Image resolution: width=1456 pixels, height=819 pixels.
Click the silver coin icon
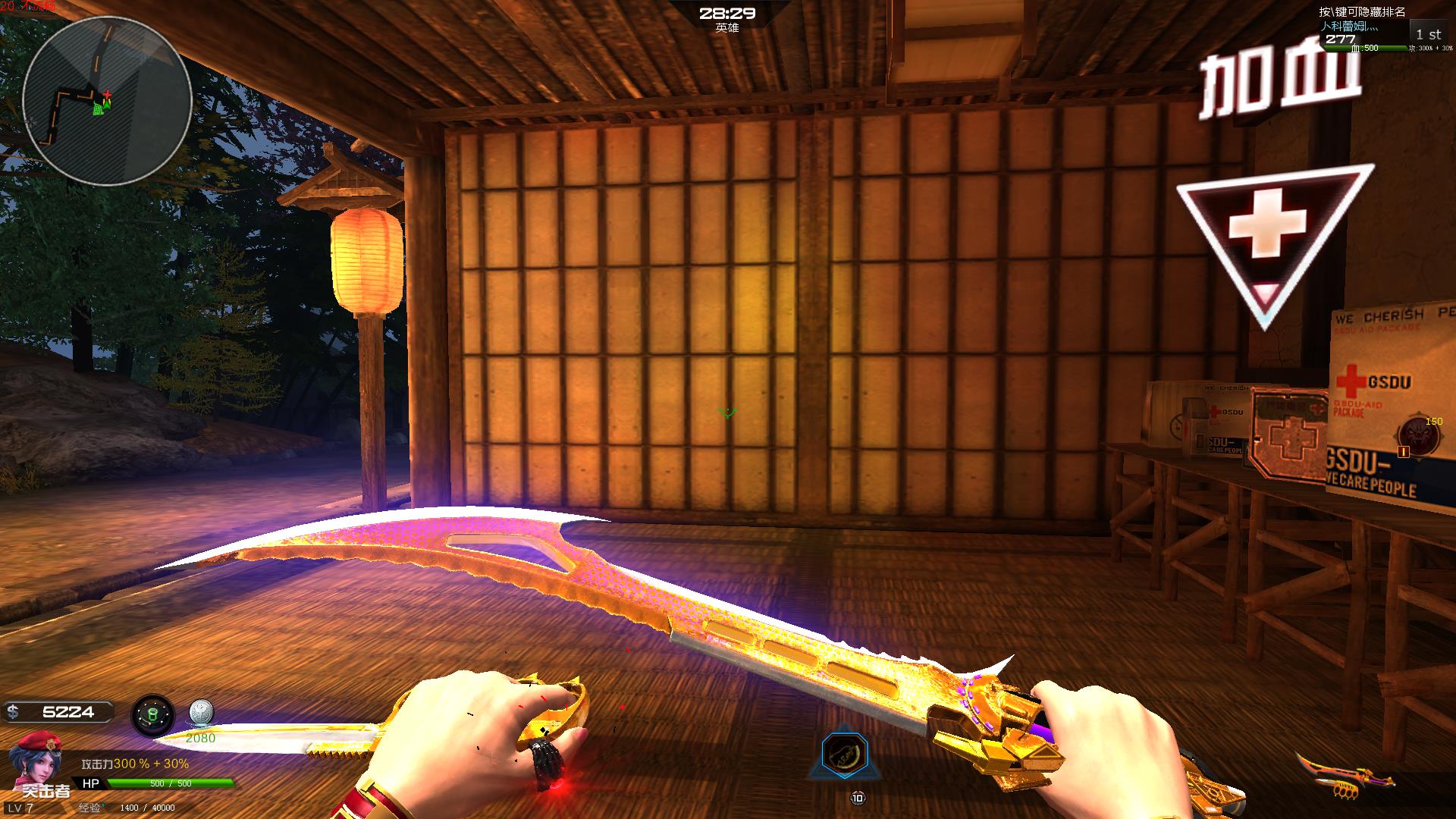(200, 714)
